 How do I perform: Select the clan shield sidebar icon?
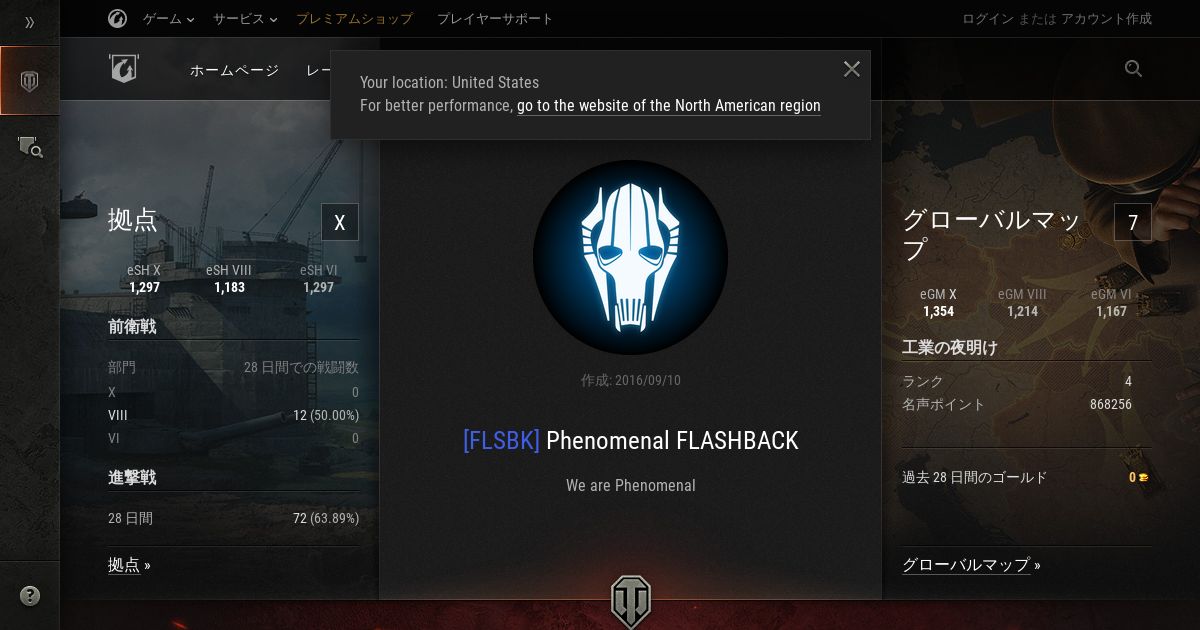click(30, 81)
